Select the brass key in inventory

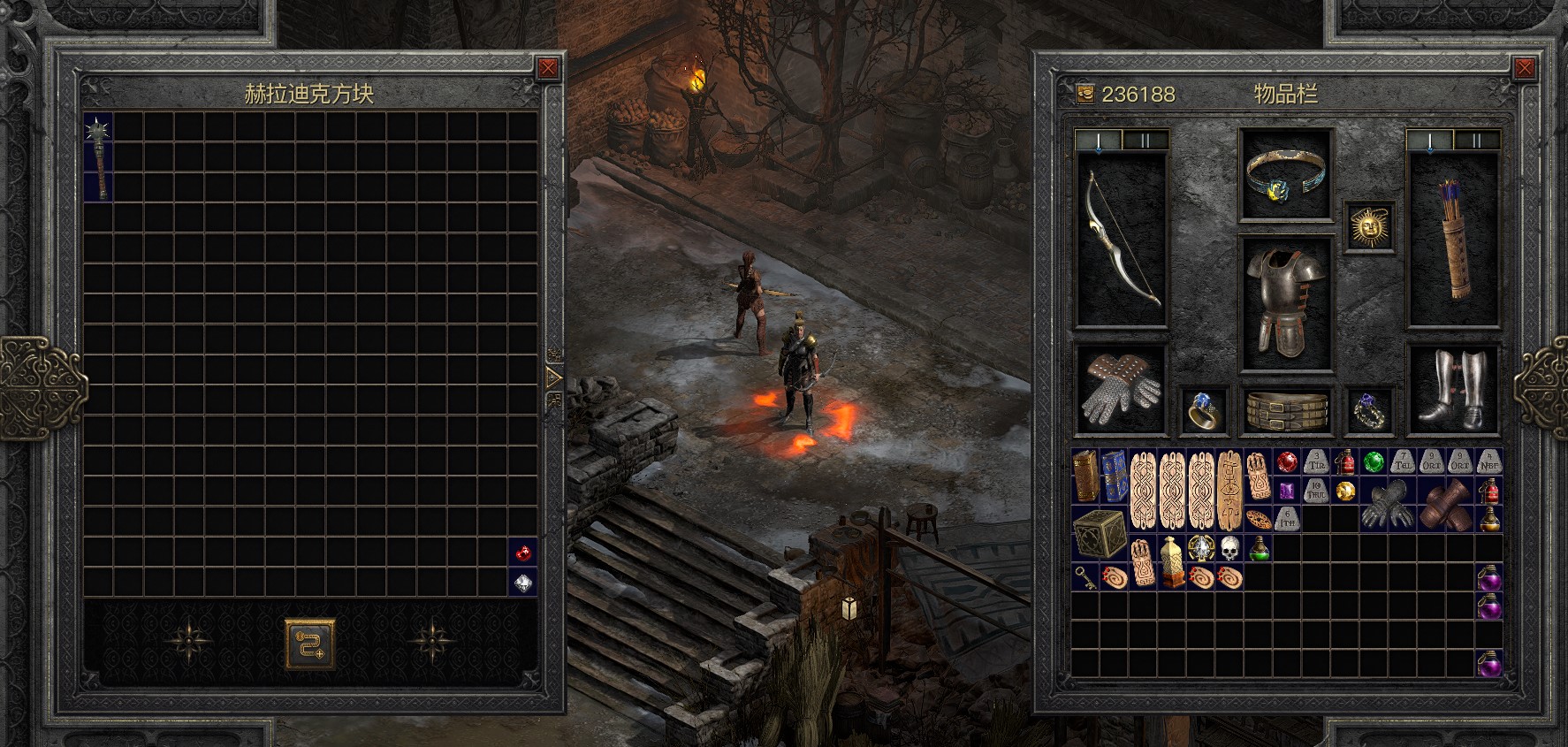coord(1085,576)
